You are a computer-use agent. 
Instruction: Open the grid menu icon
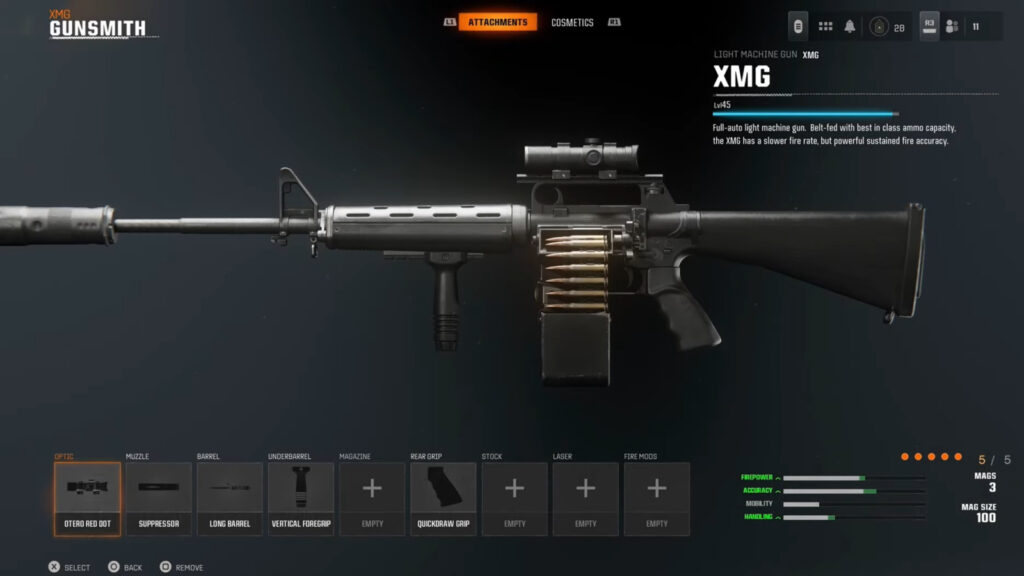click(x=825, y=26)
